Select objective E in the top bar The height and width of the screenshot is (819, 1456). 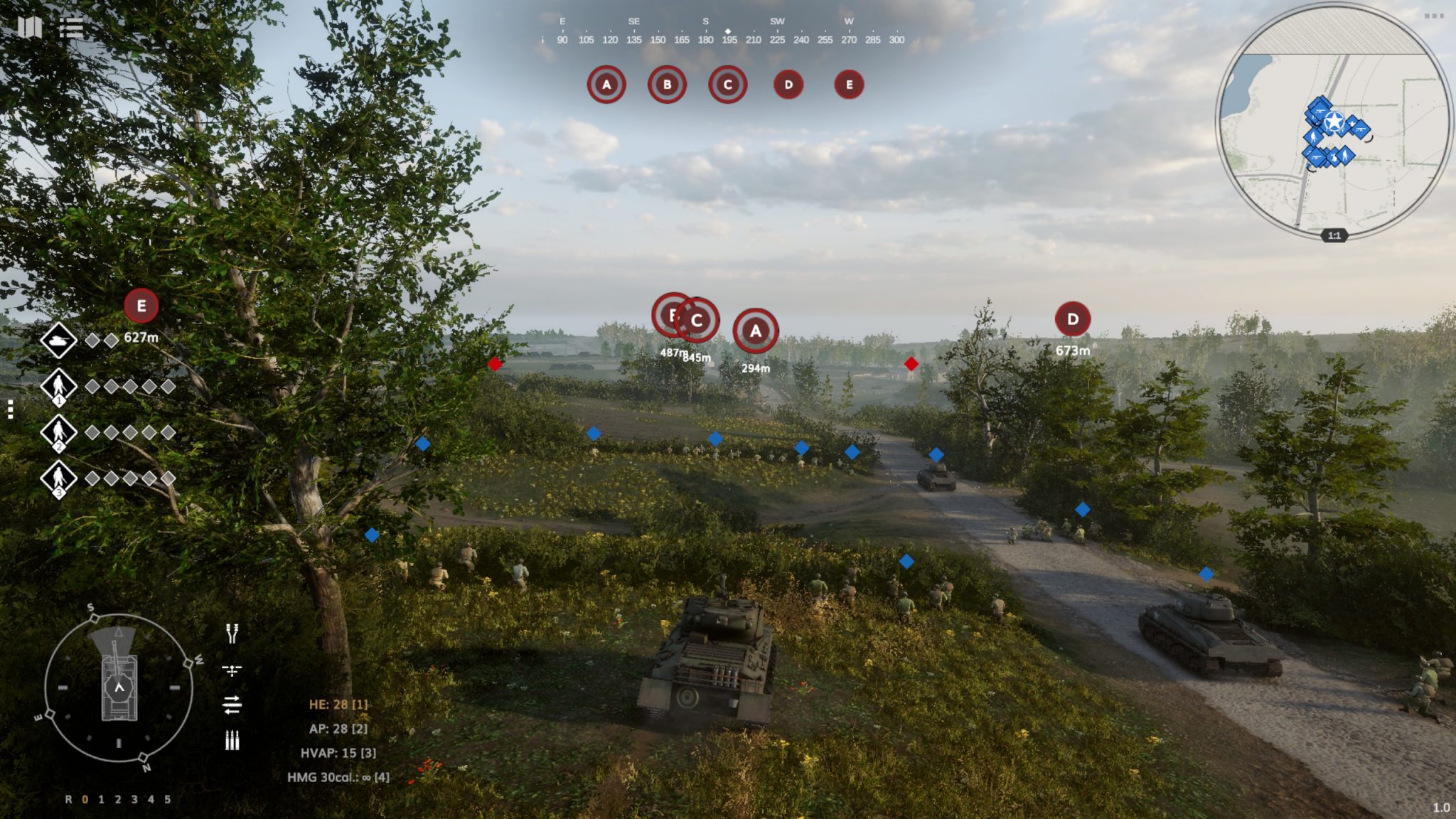pyautogui.click(x=849, y=85)
